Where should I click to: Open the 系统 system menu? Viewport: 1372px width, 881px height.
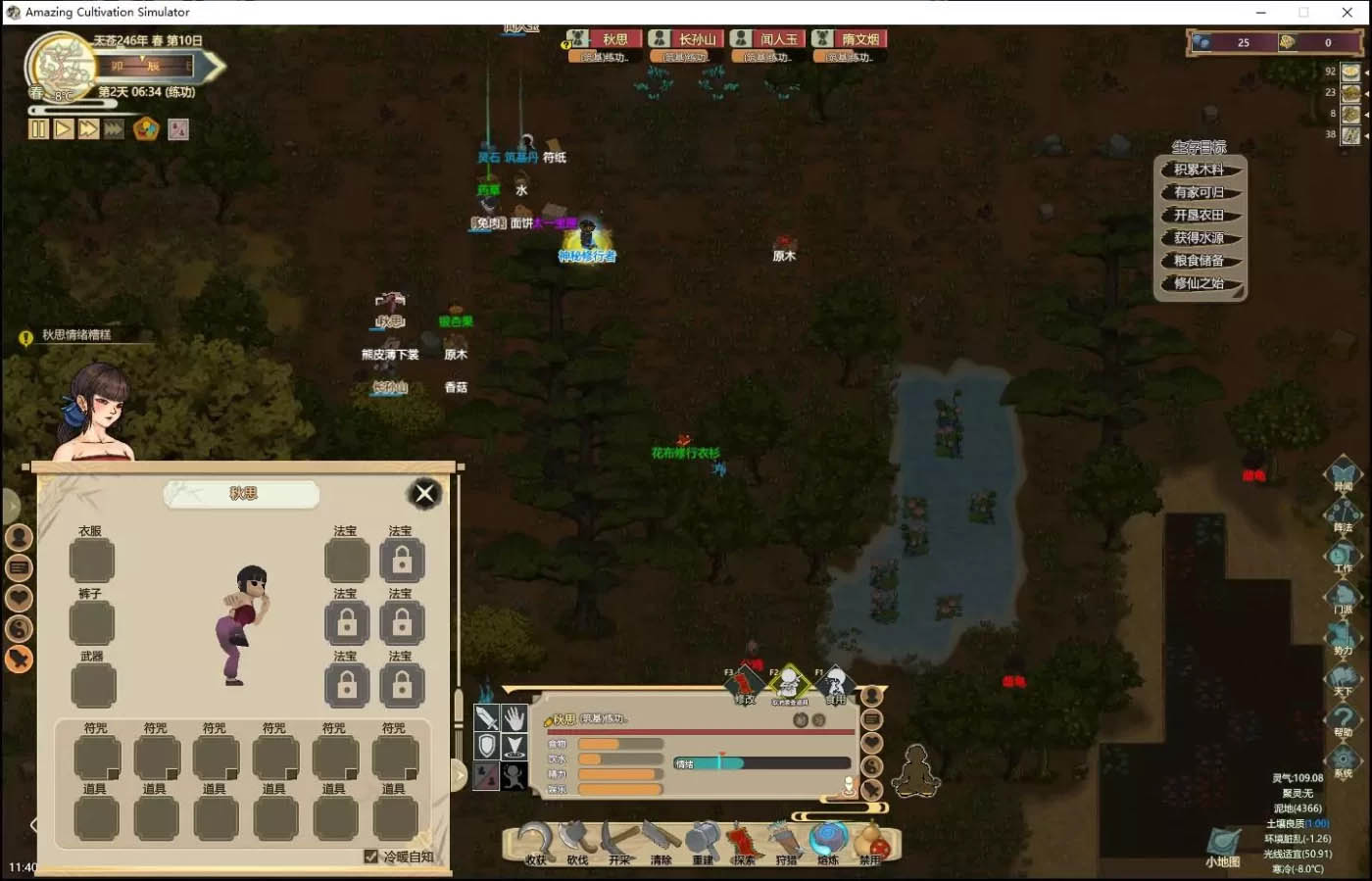click(x=1343, y=760)
